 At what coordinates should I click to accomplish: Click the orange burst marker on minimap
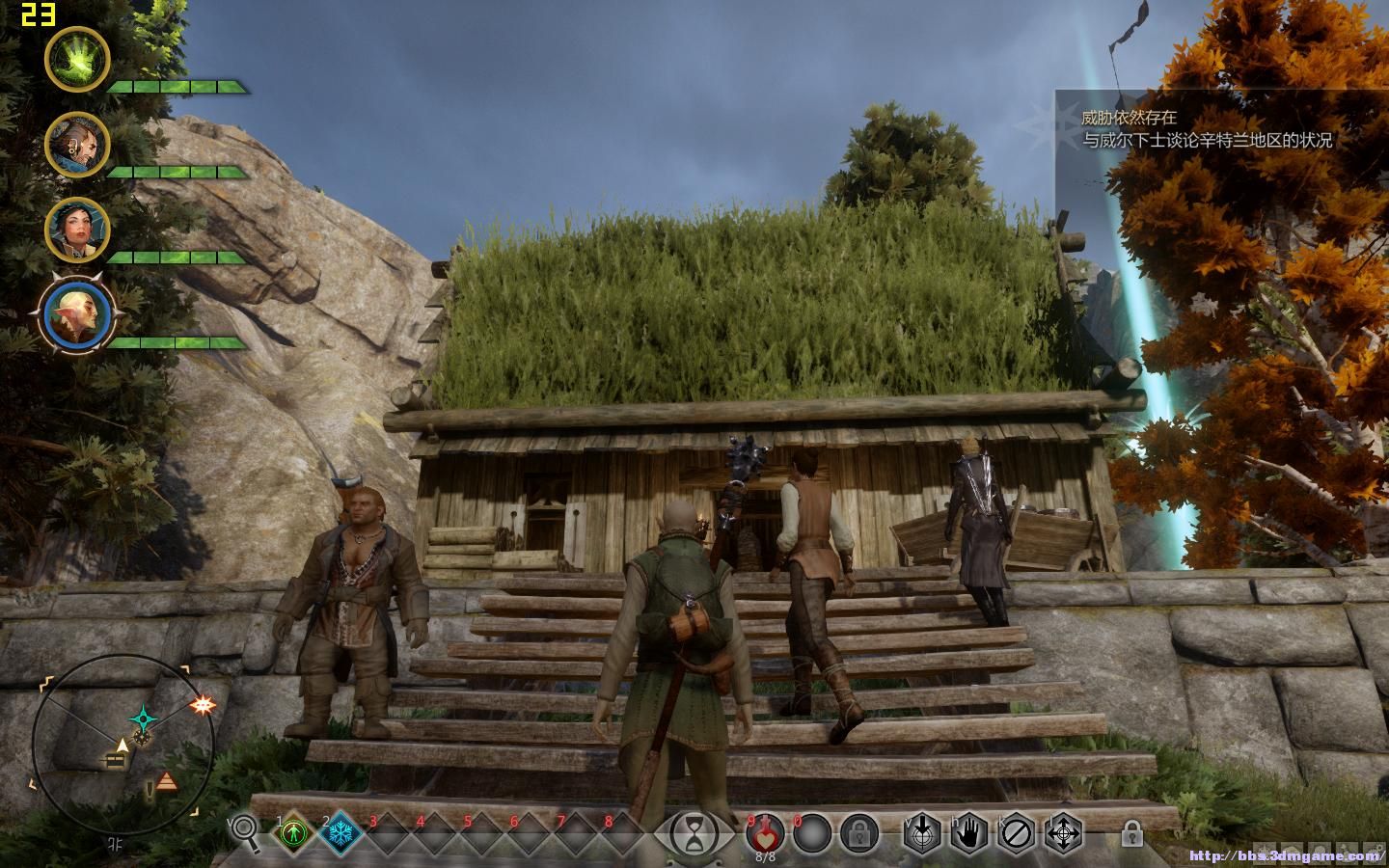[x=202, y=705]
